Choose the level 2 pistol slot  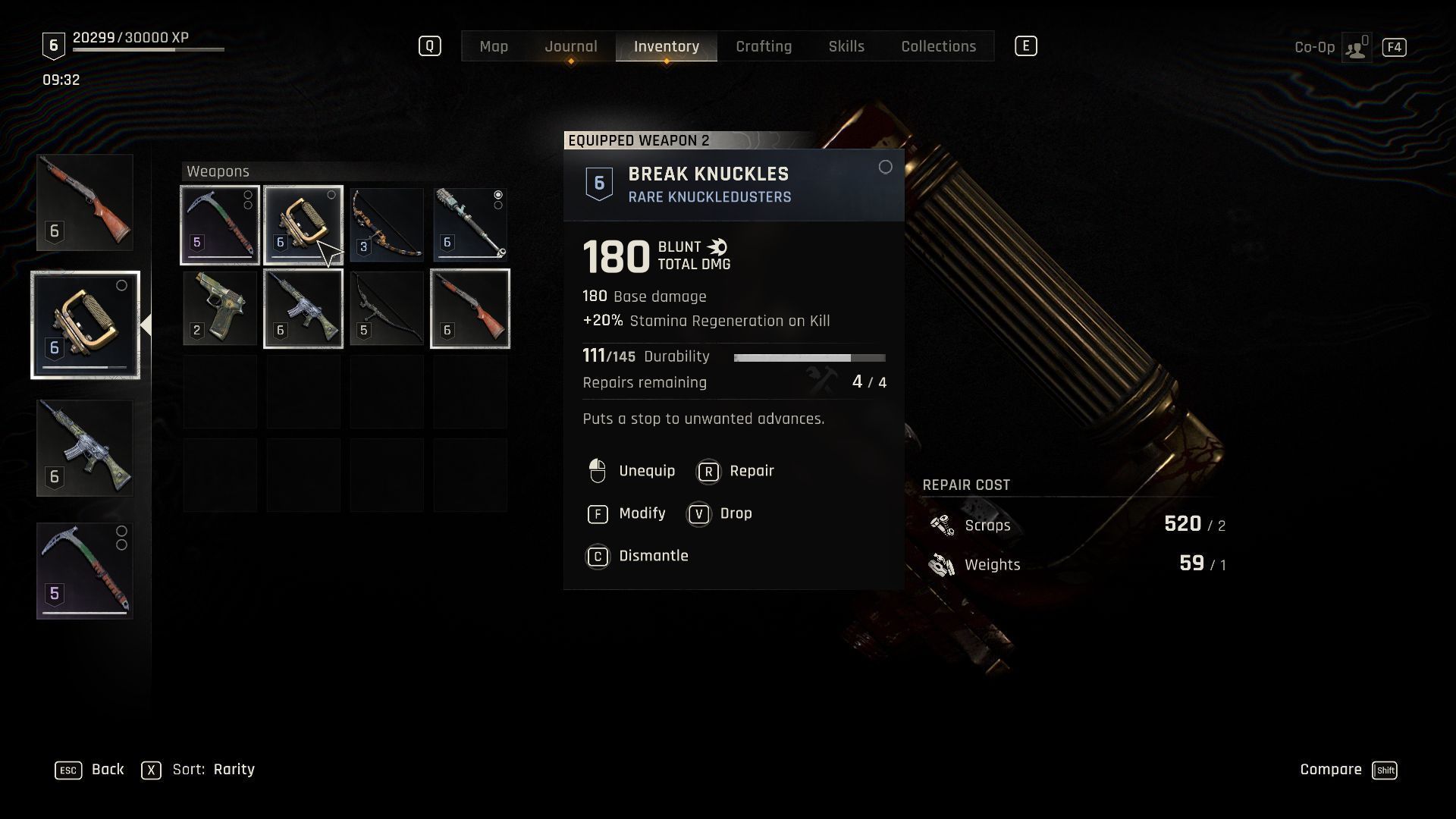pos(220,309)
